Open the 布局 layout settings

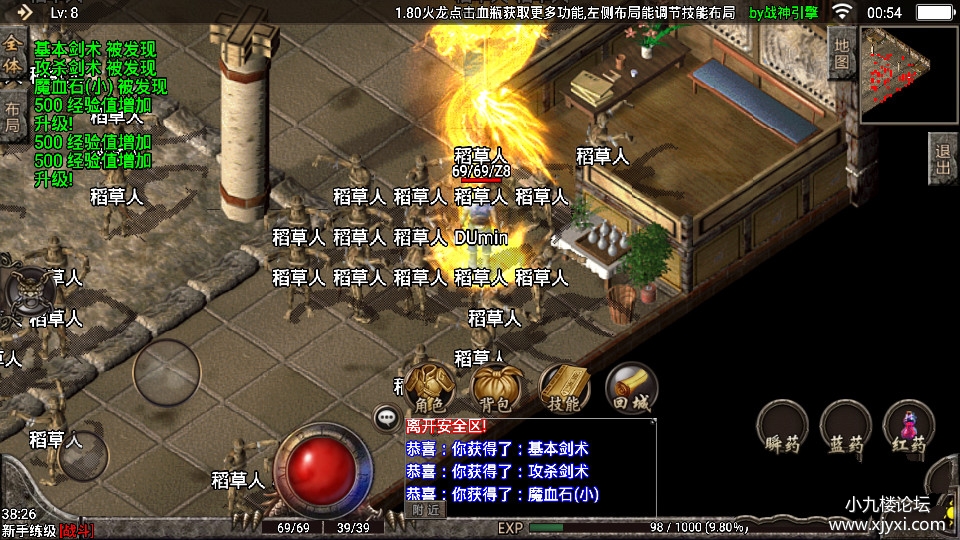(13, 116)
